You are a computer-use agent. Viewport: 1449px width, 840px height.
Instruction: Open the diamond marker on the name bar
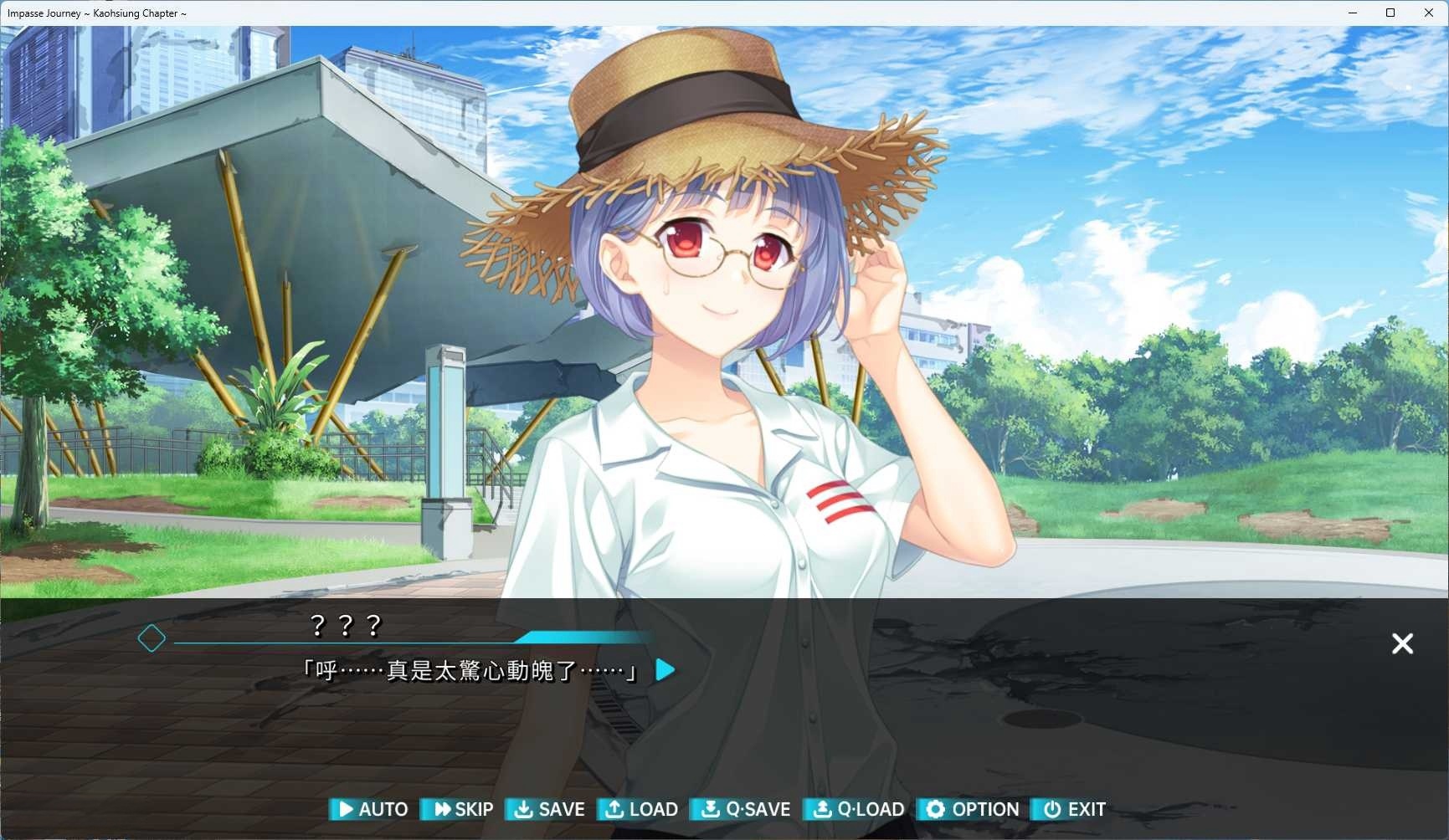pyautogui.click(x=152, y=638)
